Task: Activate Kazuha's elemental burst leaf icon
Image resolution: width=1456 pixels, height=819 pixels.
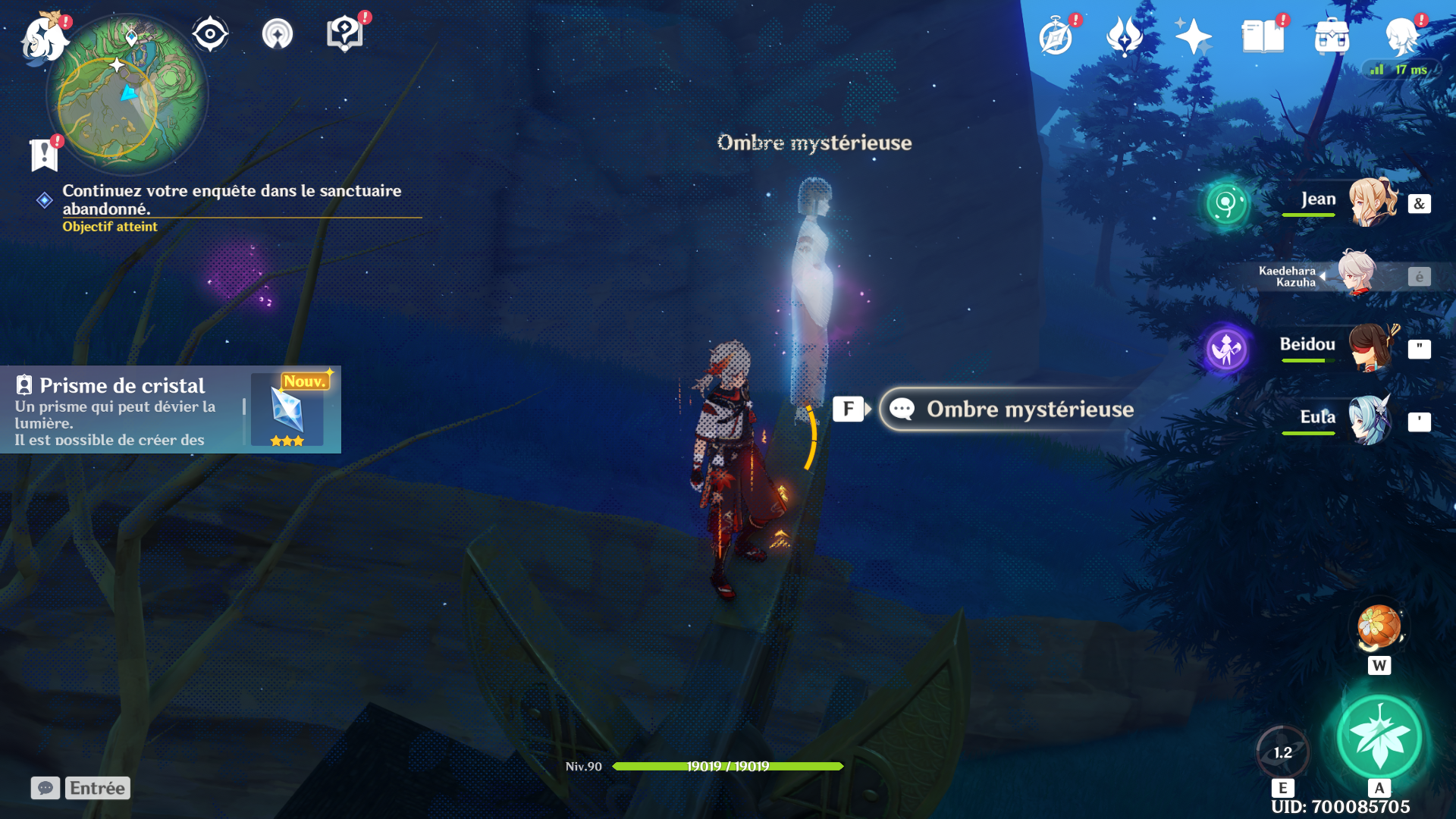Action: pyautogui.click(x=1379, y=737)
